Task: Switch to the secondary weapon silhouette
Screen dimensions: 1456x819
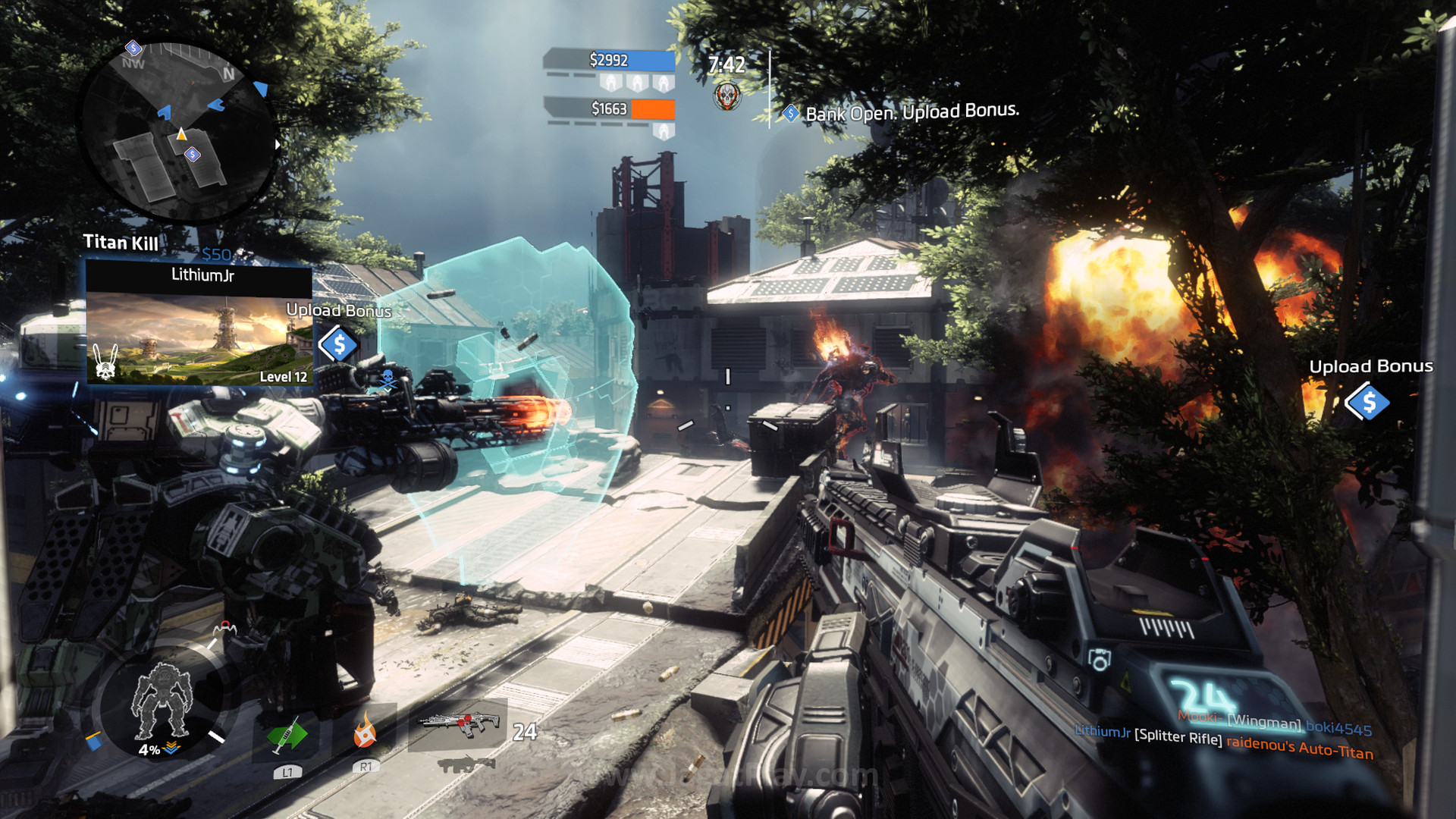Action: click(x=463, y=764)
